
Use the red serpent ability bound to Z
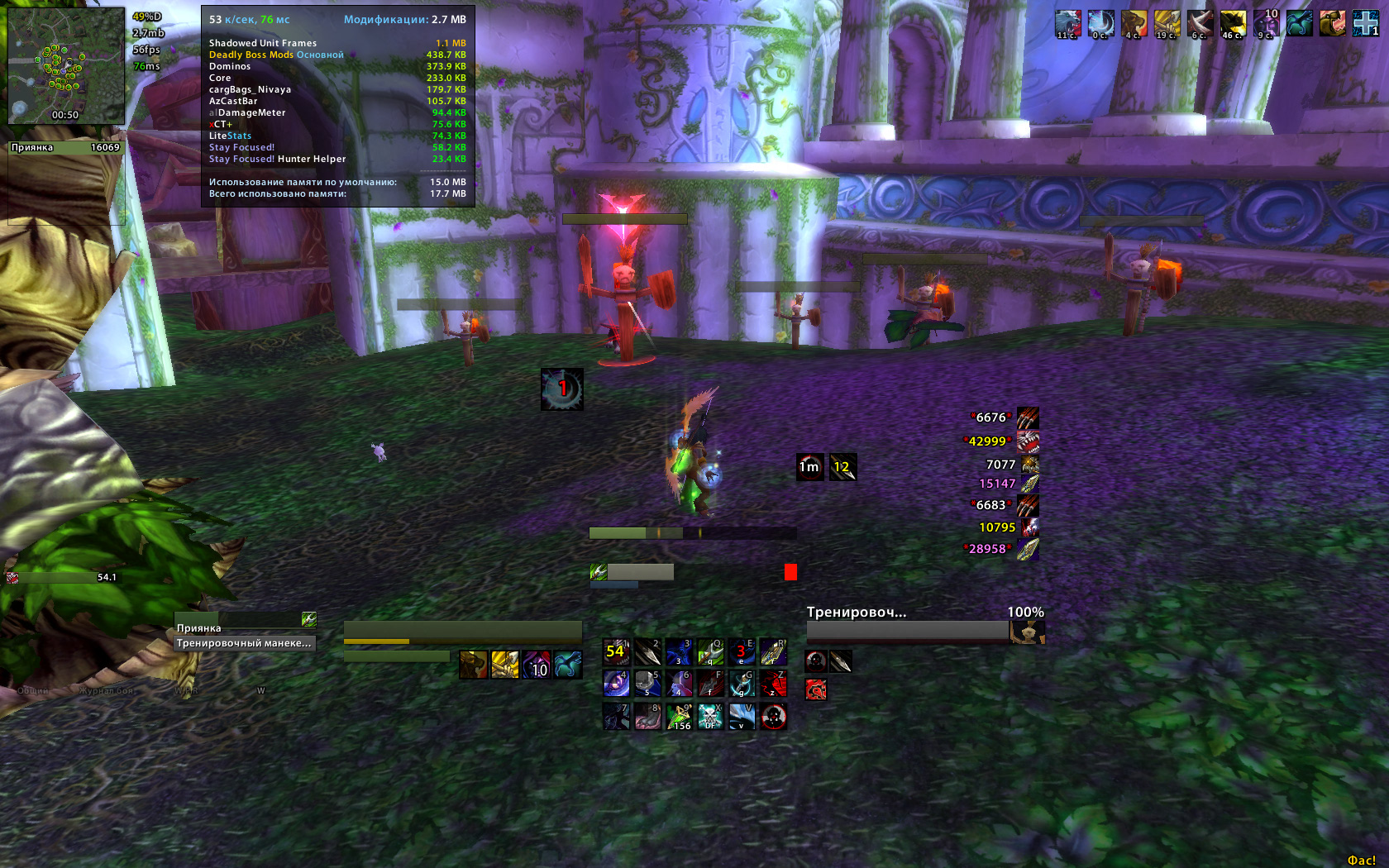(x=773, y=683)
